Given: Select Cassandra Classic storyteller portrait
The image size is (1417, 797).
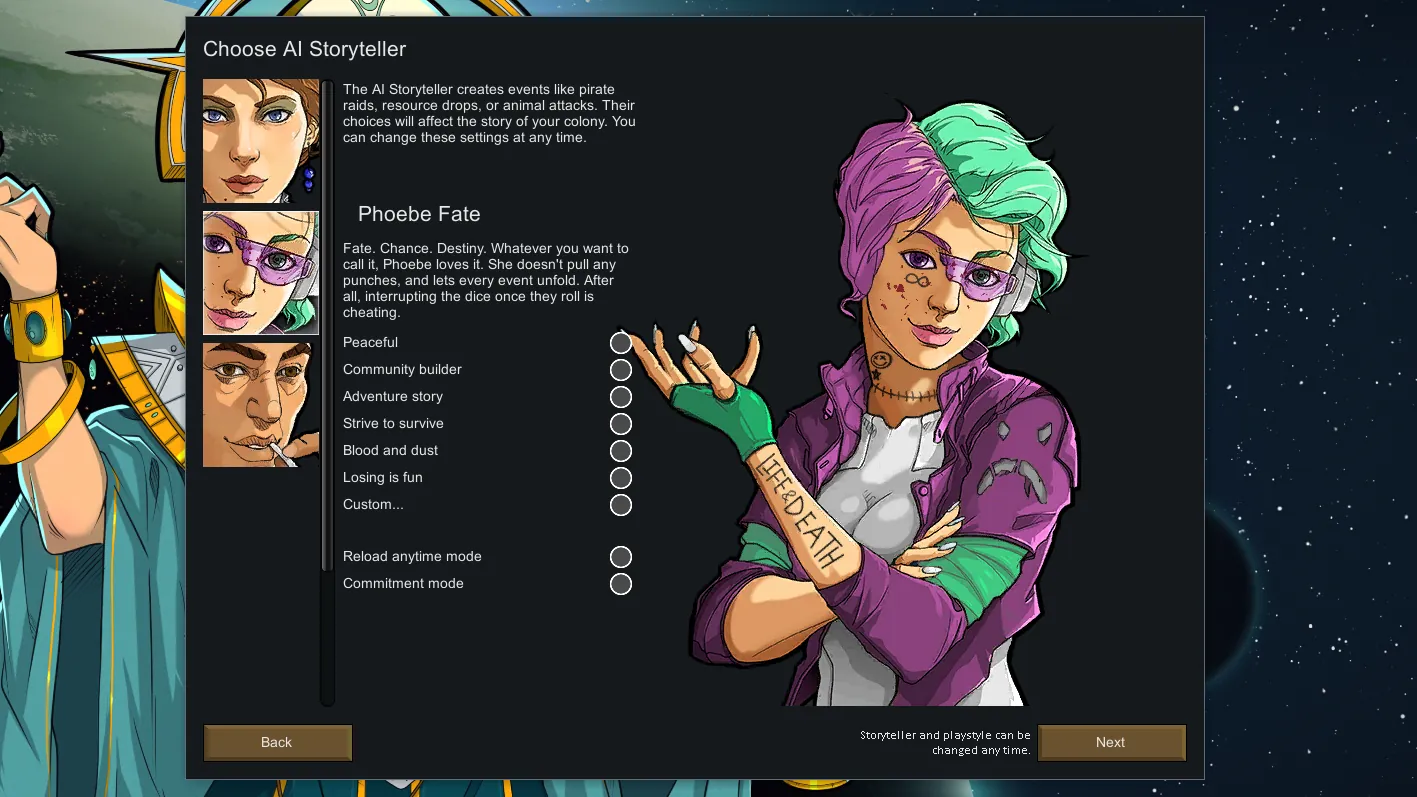Looking at the screenshot, I should (260, 141).
